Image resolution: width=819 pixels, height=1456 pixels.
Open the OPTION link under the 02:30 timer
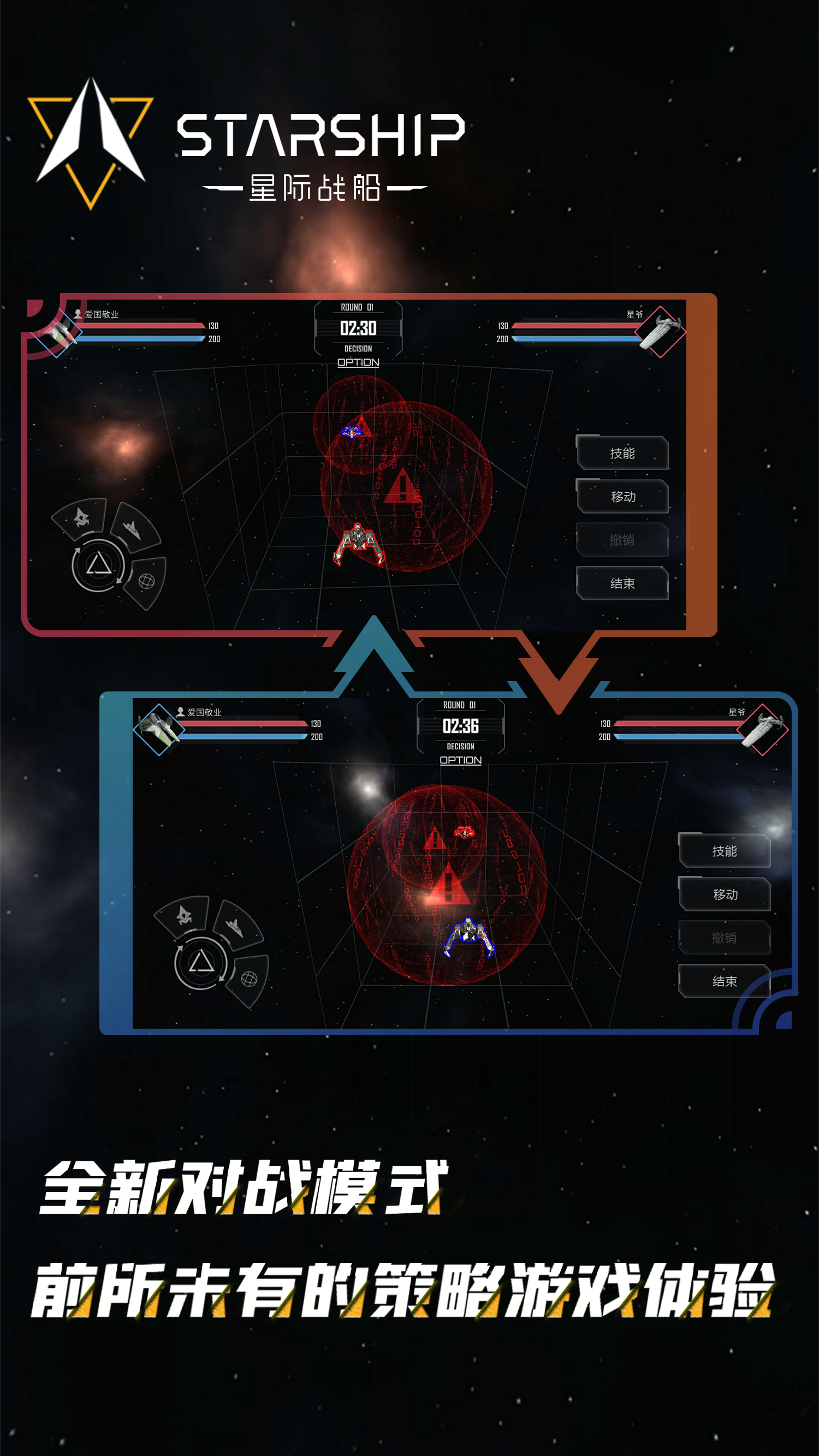click(x=358, y=362)
